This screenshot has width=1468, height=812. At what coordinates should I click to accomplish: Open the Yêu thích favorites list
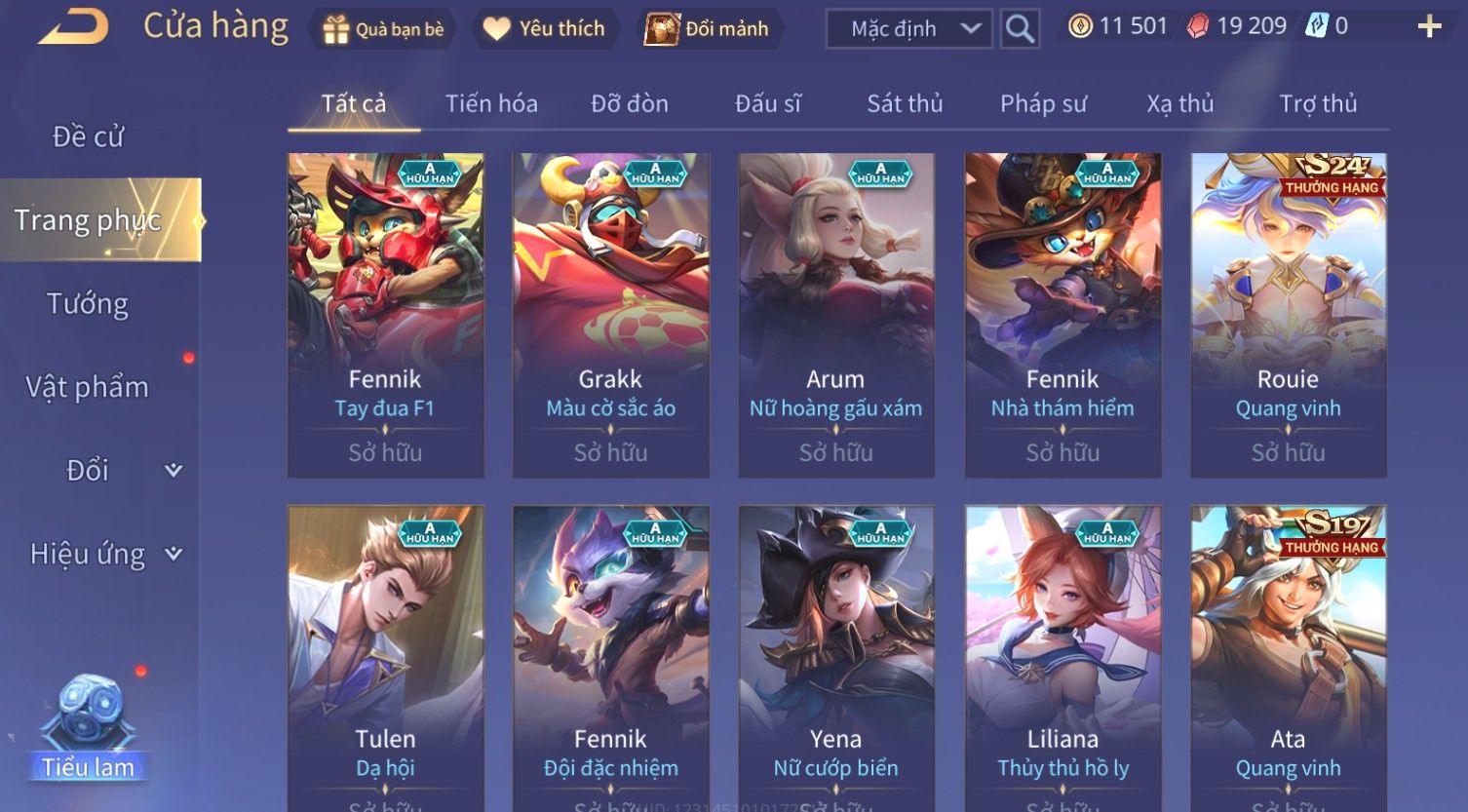(544, 29)
